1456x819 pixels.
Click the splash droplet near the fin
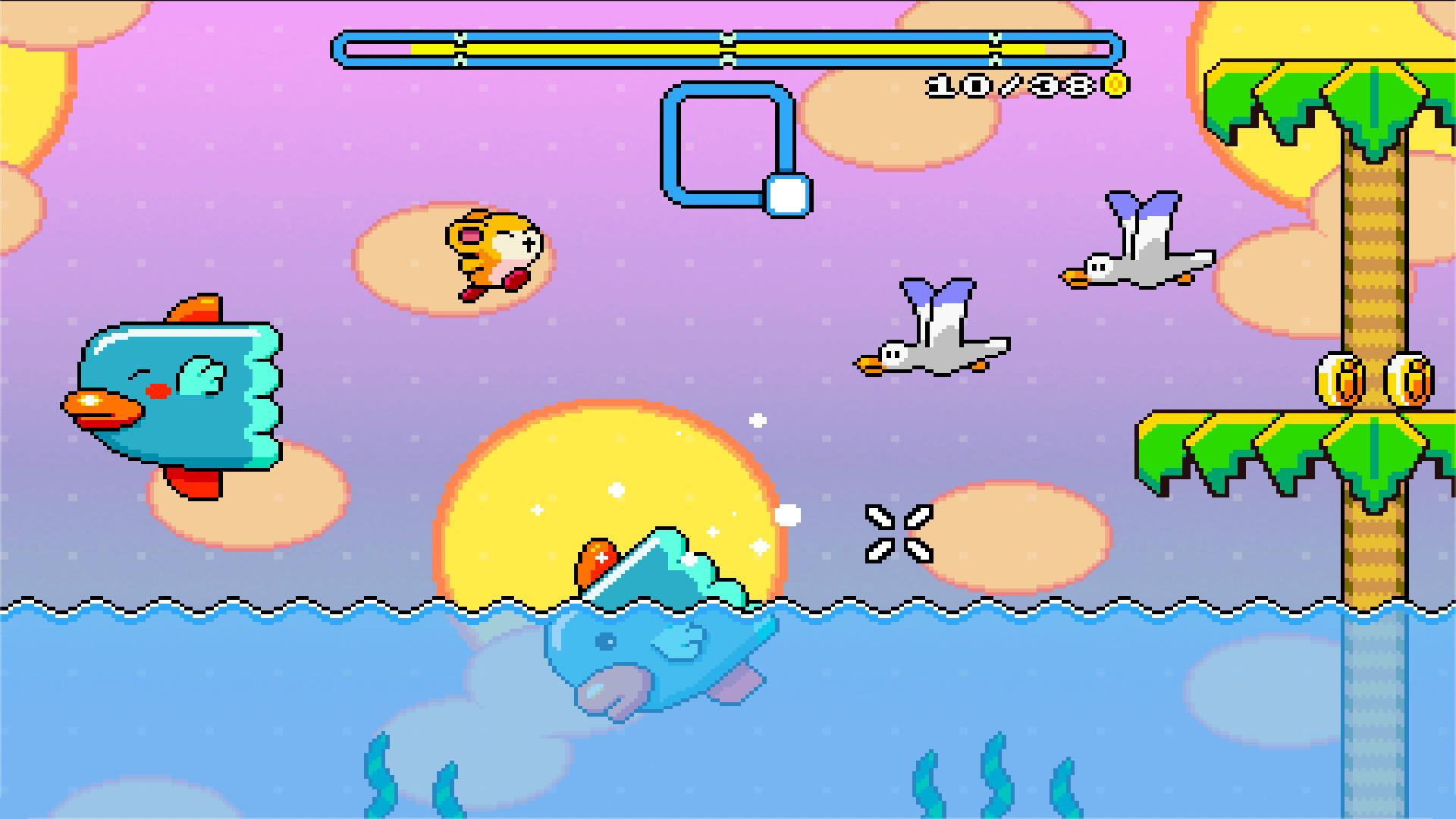pos(786,514)
